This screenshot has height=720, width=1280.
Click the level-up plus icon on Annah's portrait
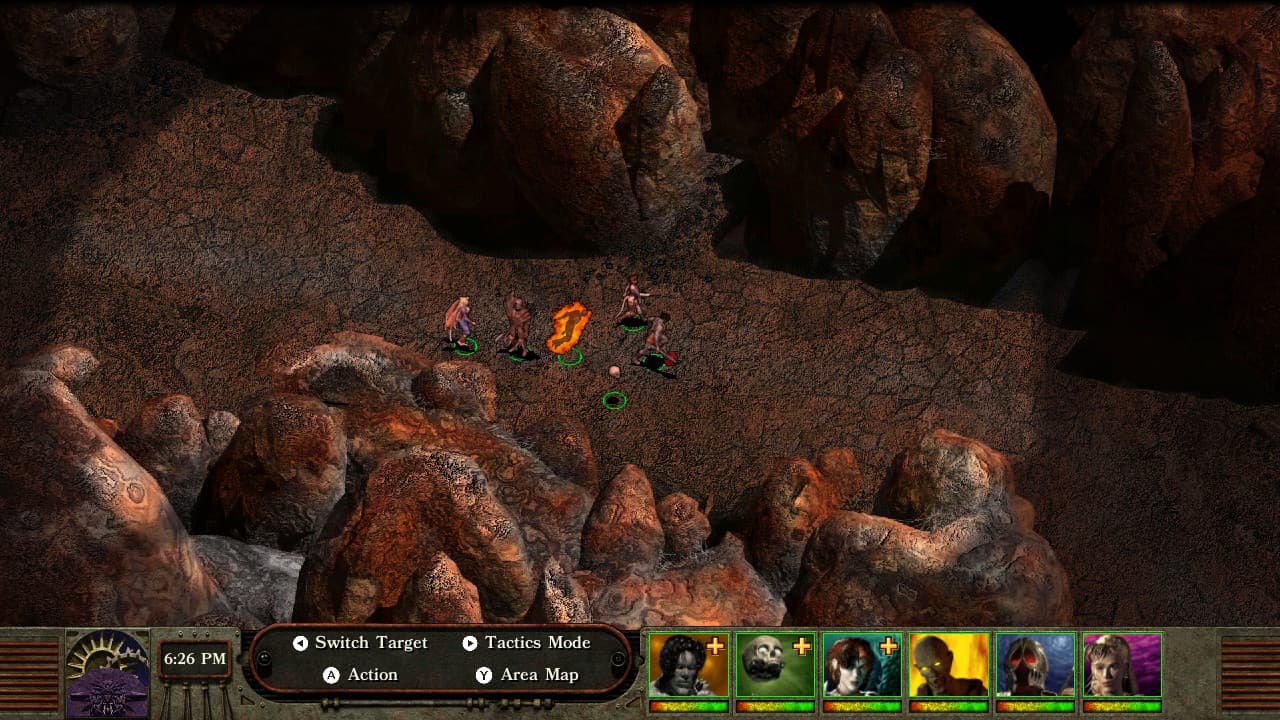click(x=890, y=645)
